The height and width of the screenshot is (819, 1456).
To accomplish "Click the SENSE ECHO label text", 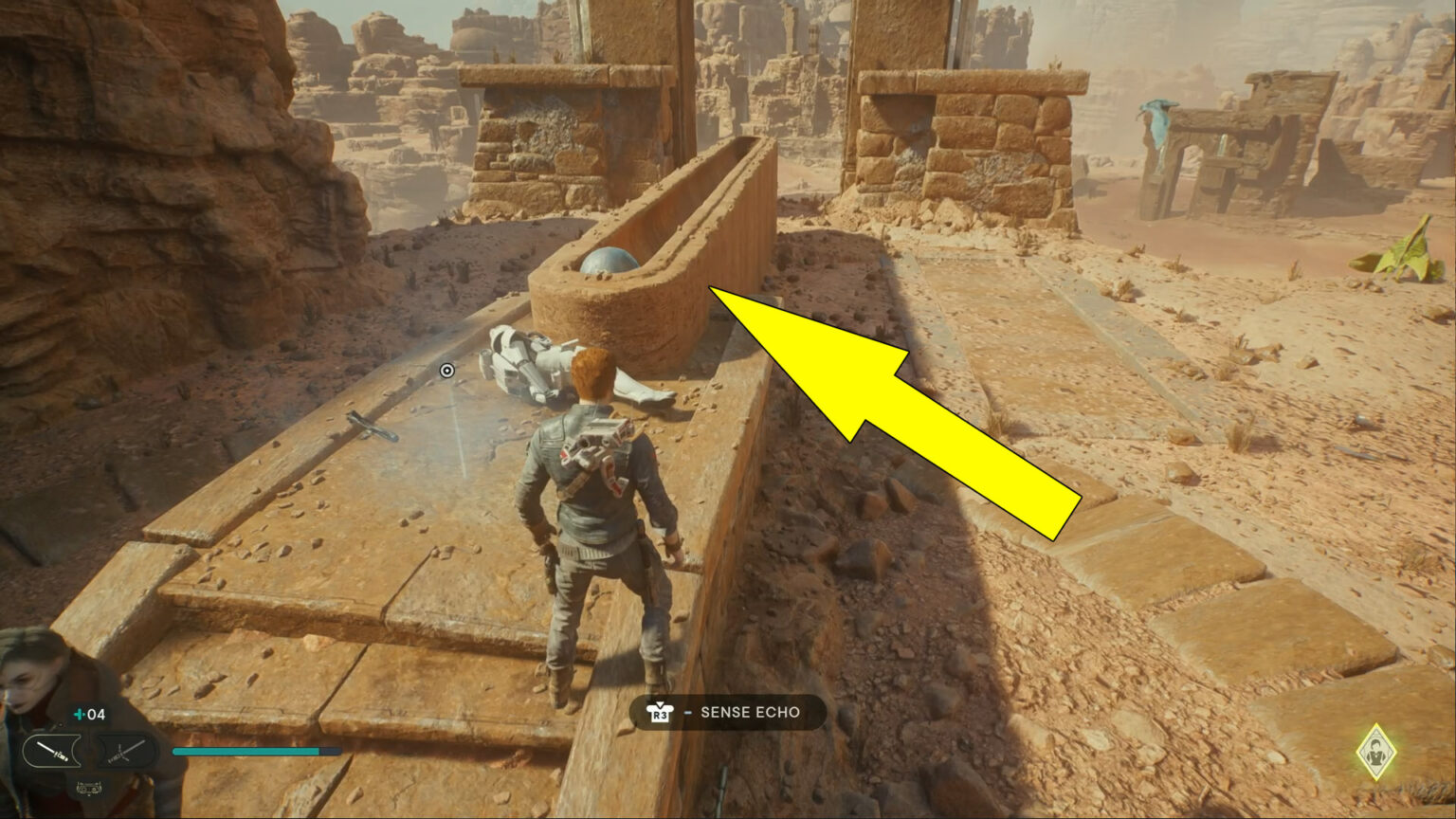I will pyautogui.click(x=749, y=712).
